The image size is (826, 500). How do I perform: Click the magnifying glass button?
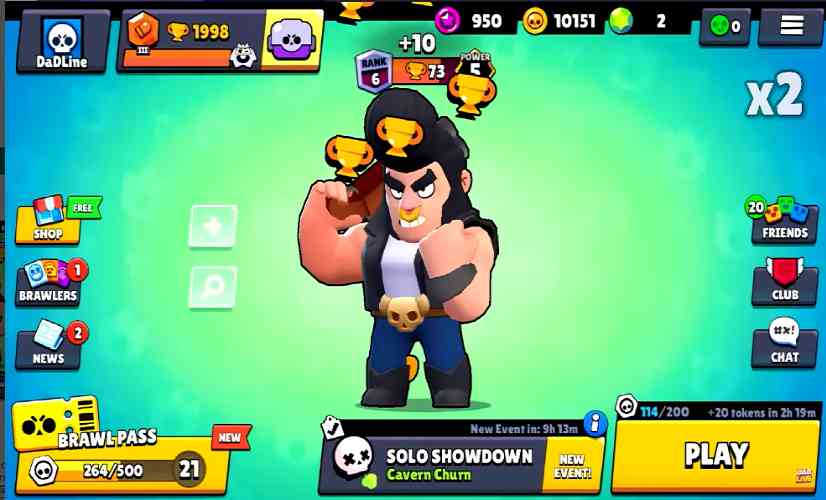pyautogui.click(x=213, y=287)
